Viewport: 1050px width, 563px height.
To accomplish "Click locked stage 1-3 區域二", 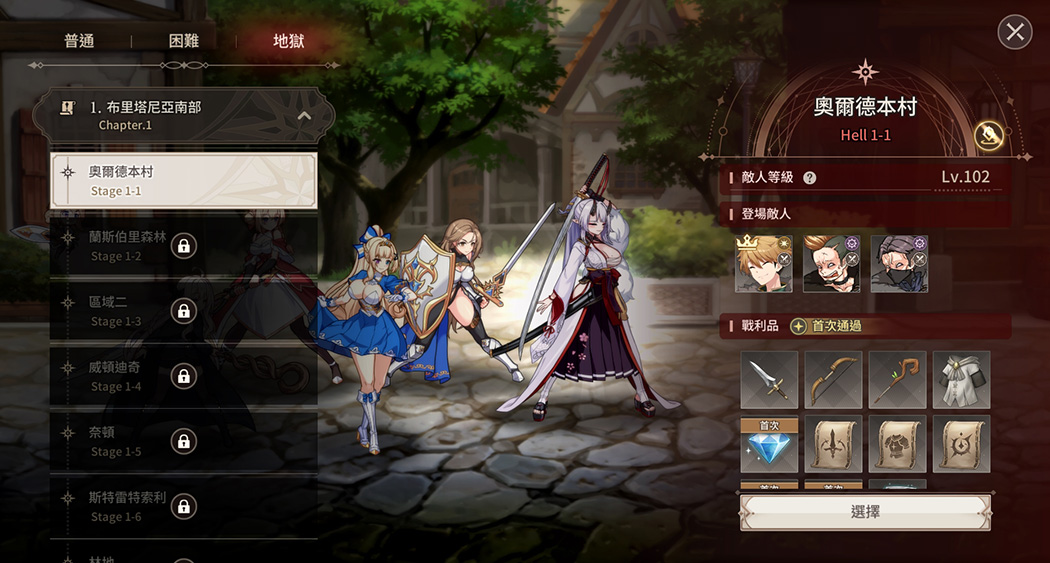I will pyautogui.click(x=184, y=311).
